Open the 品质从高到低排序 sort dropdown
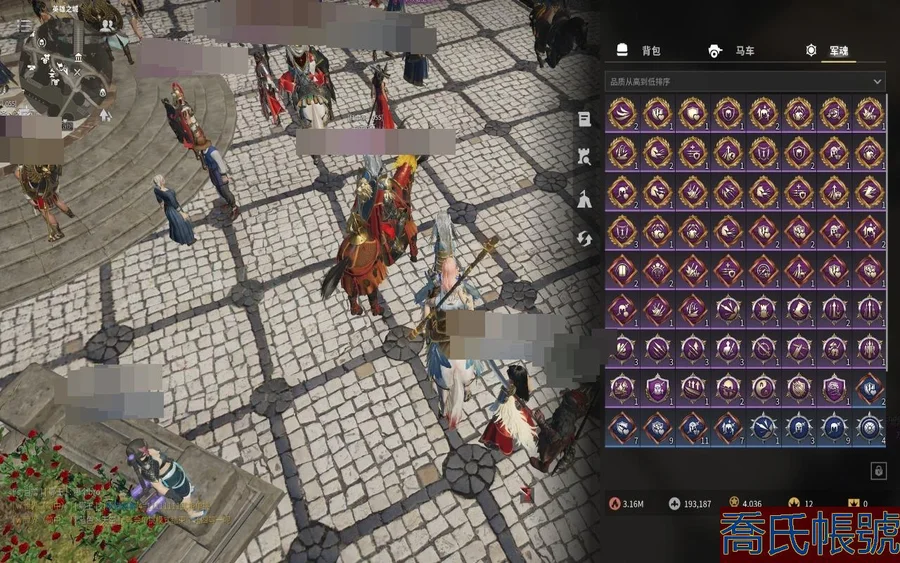Image resolution: width=900 pixels, height=563 pixels. click(x=745, y=80)
